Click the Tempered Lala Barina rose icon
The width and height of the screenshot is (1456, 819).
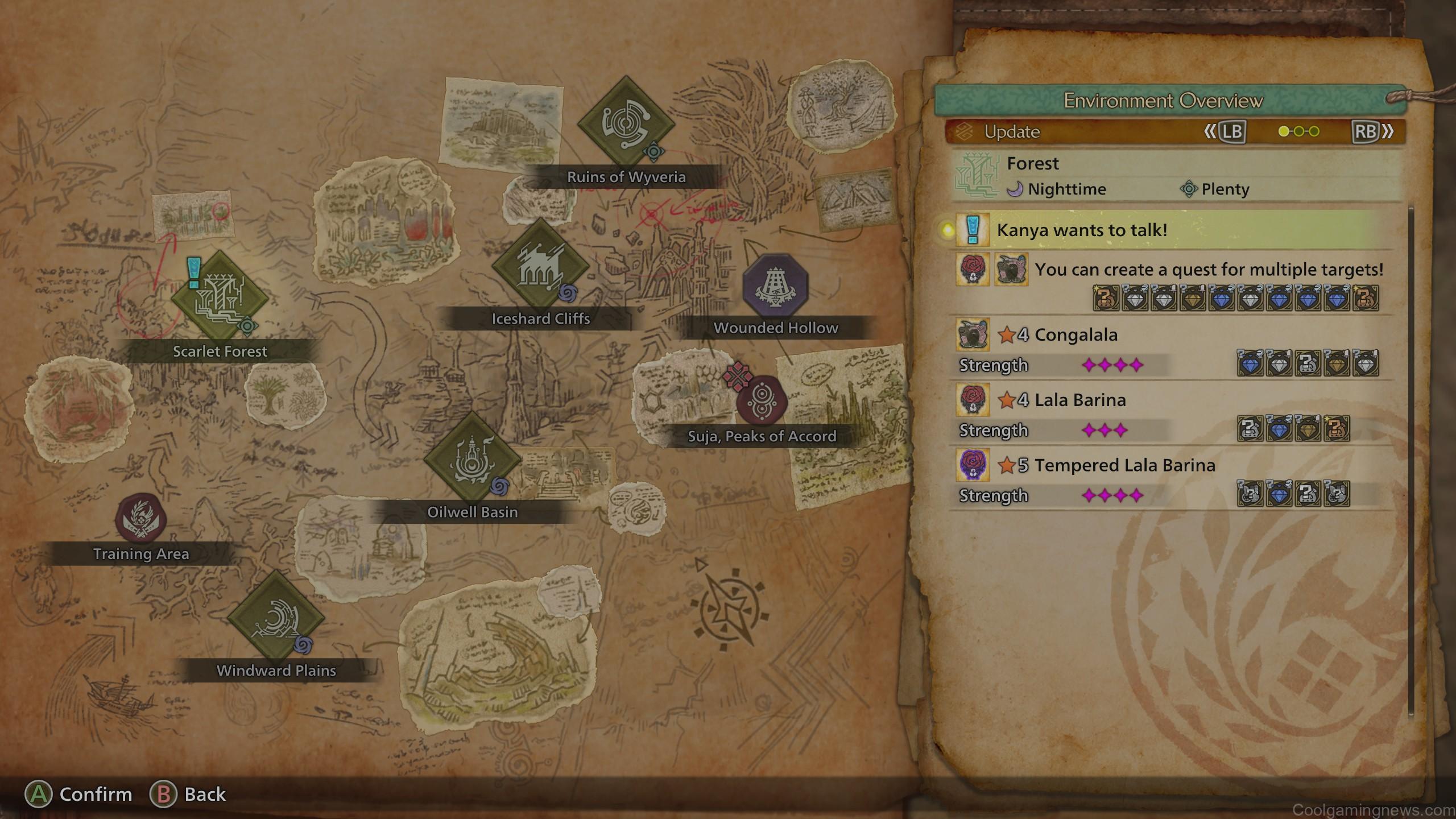(974, 465)
